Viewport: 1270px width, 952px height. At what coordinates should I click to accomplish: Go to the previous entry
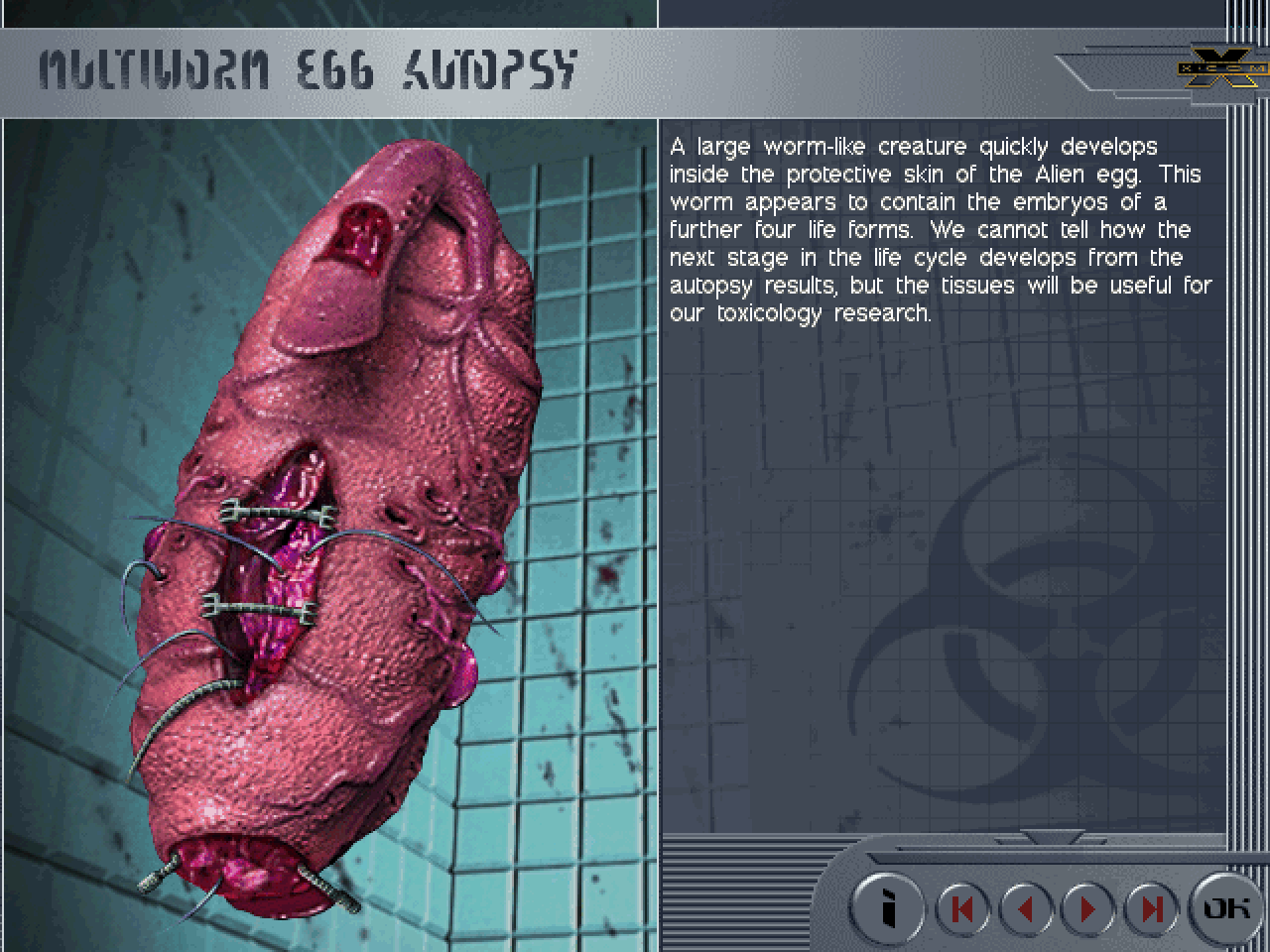click(x=1025, y=908)
